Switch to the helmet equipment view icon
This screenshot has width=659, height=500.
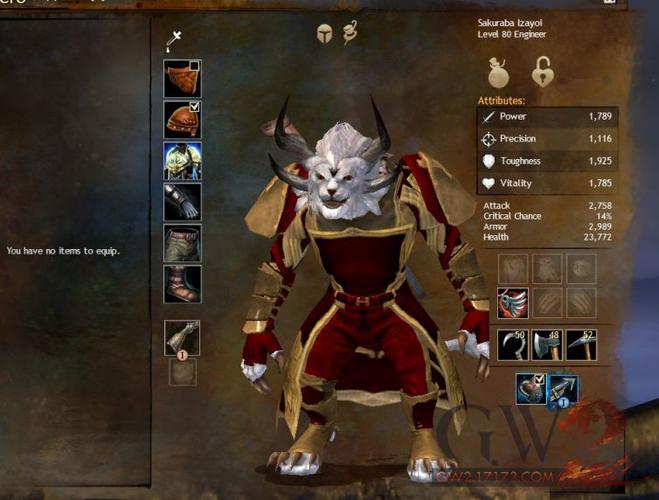pyautogui.click(x=325, y=34)
